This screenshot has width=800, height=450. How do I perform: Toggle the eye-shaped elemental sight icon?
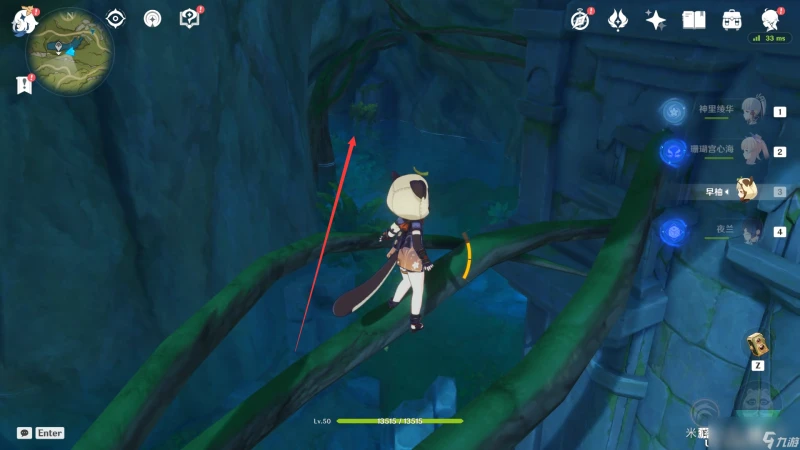click(116, 18)
